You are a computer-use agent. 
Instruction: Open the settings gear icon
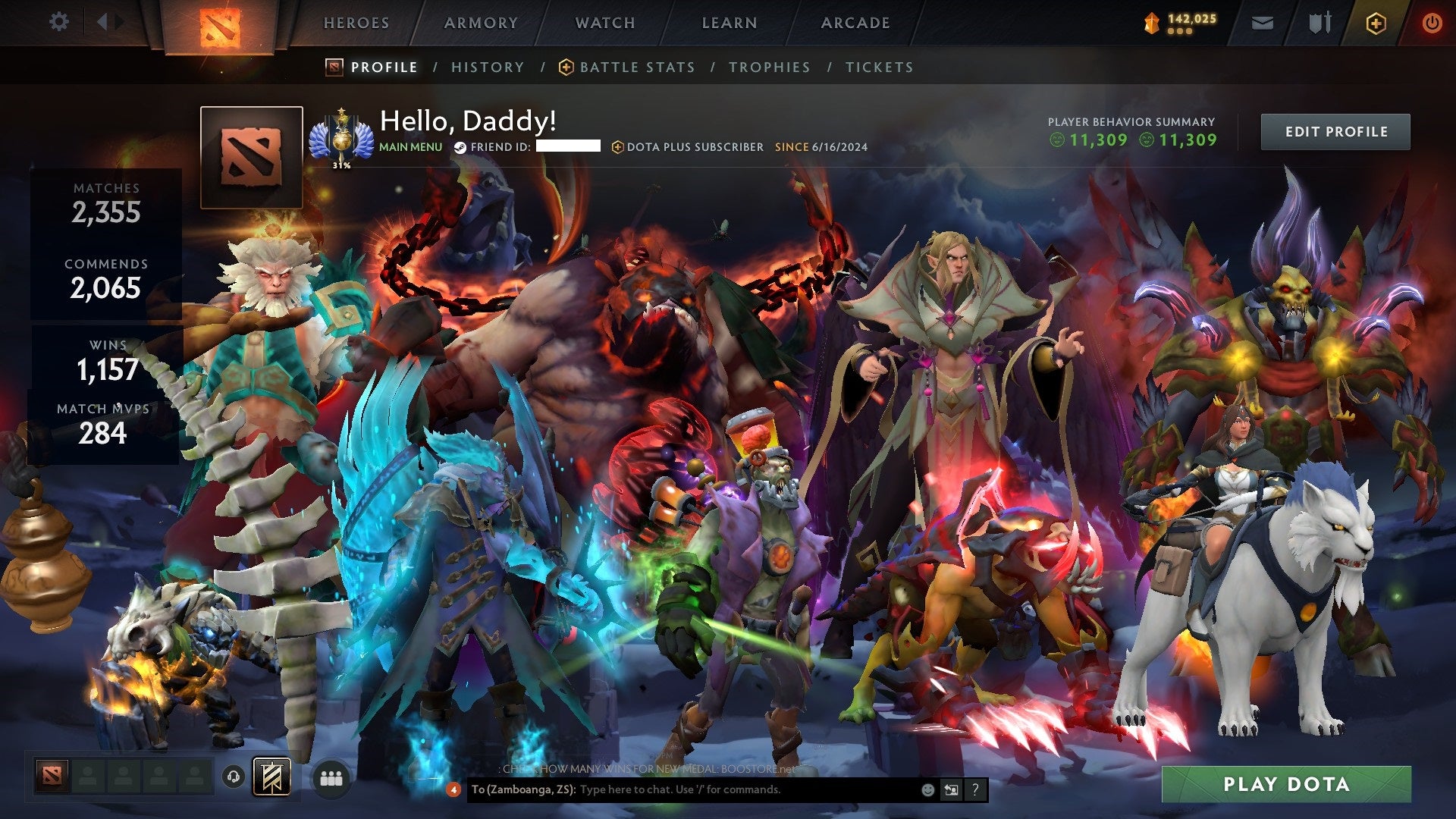pyautogui.click(x=59, y=22)
